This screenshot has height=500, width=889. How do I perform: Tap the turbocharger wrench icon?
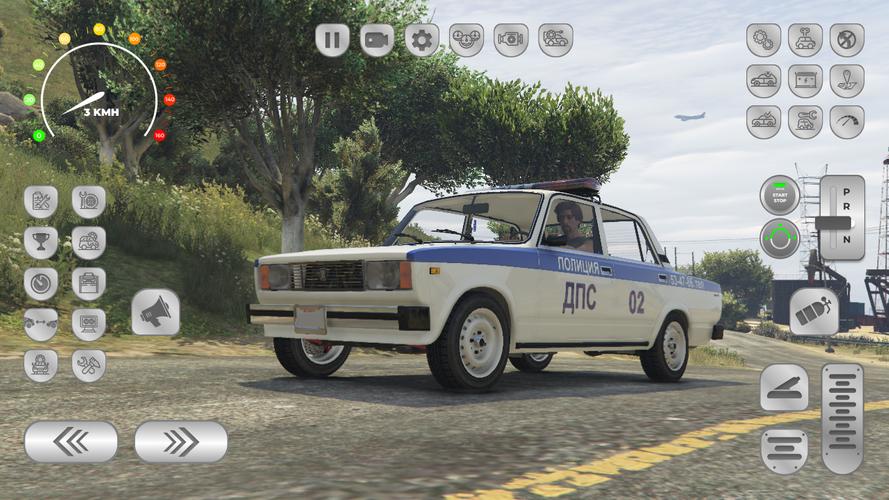(x=89, y=201)
